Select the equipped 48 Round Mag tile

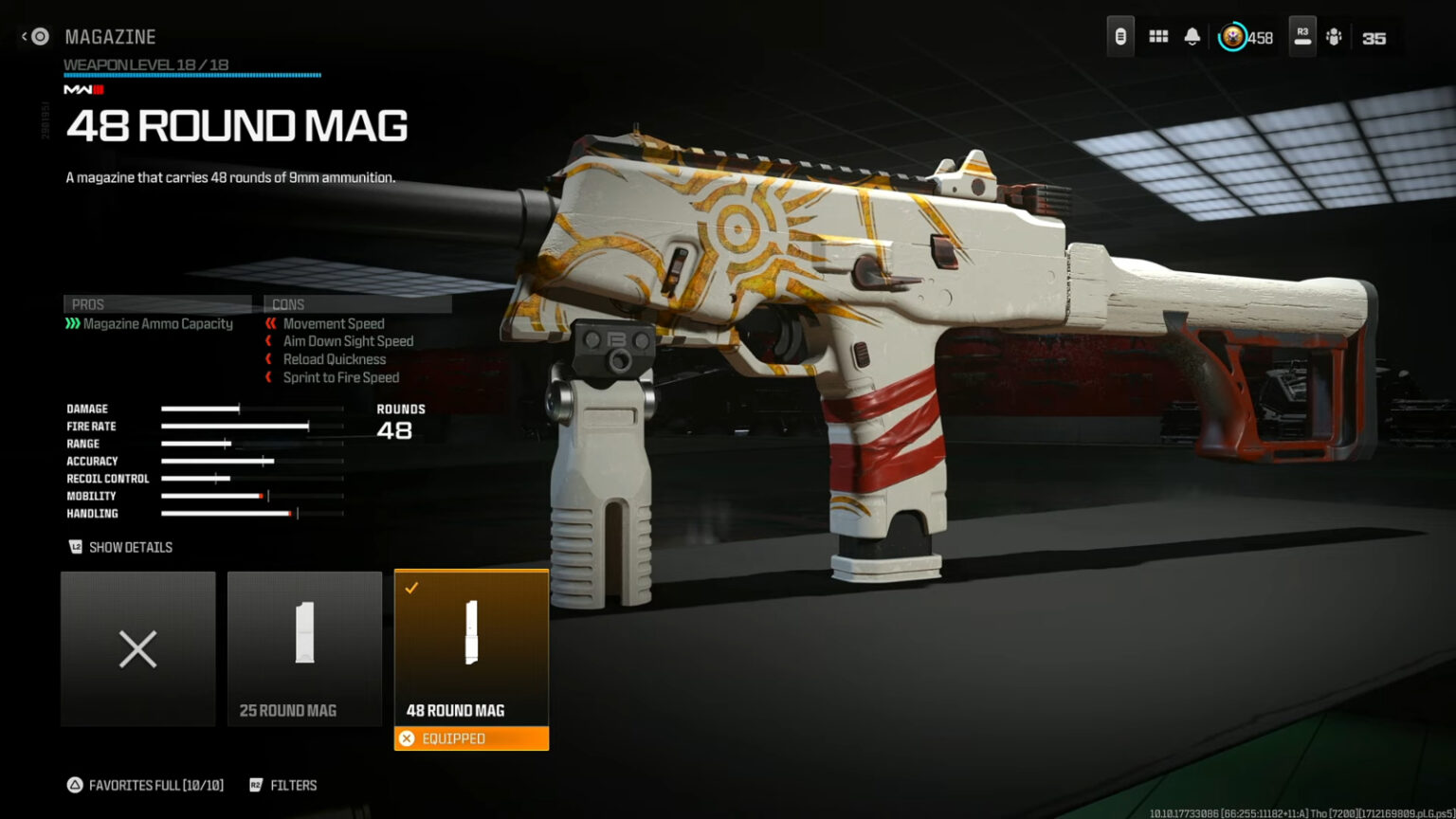tap(471, 647)
